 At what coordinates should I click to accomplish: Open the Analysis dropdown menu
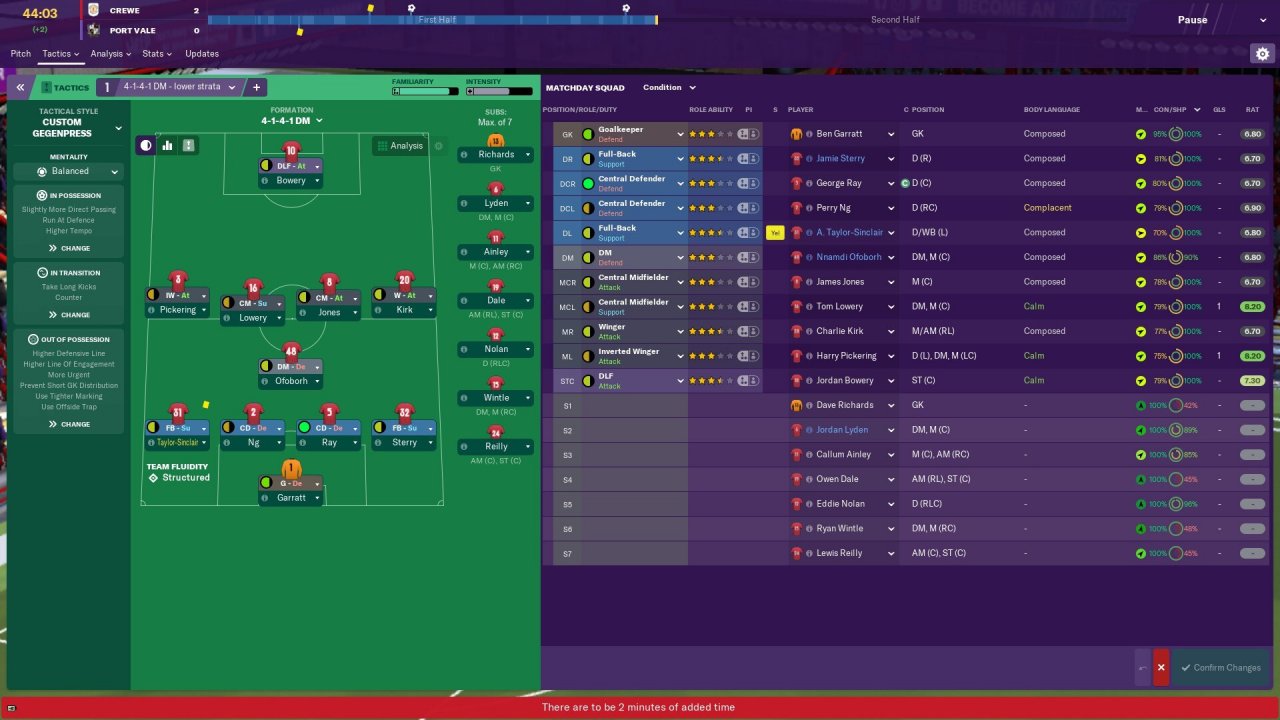[x=110, y=54]
